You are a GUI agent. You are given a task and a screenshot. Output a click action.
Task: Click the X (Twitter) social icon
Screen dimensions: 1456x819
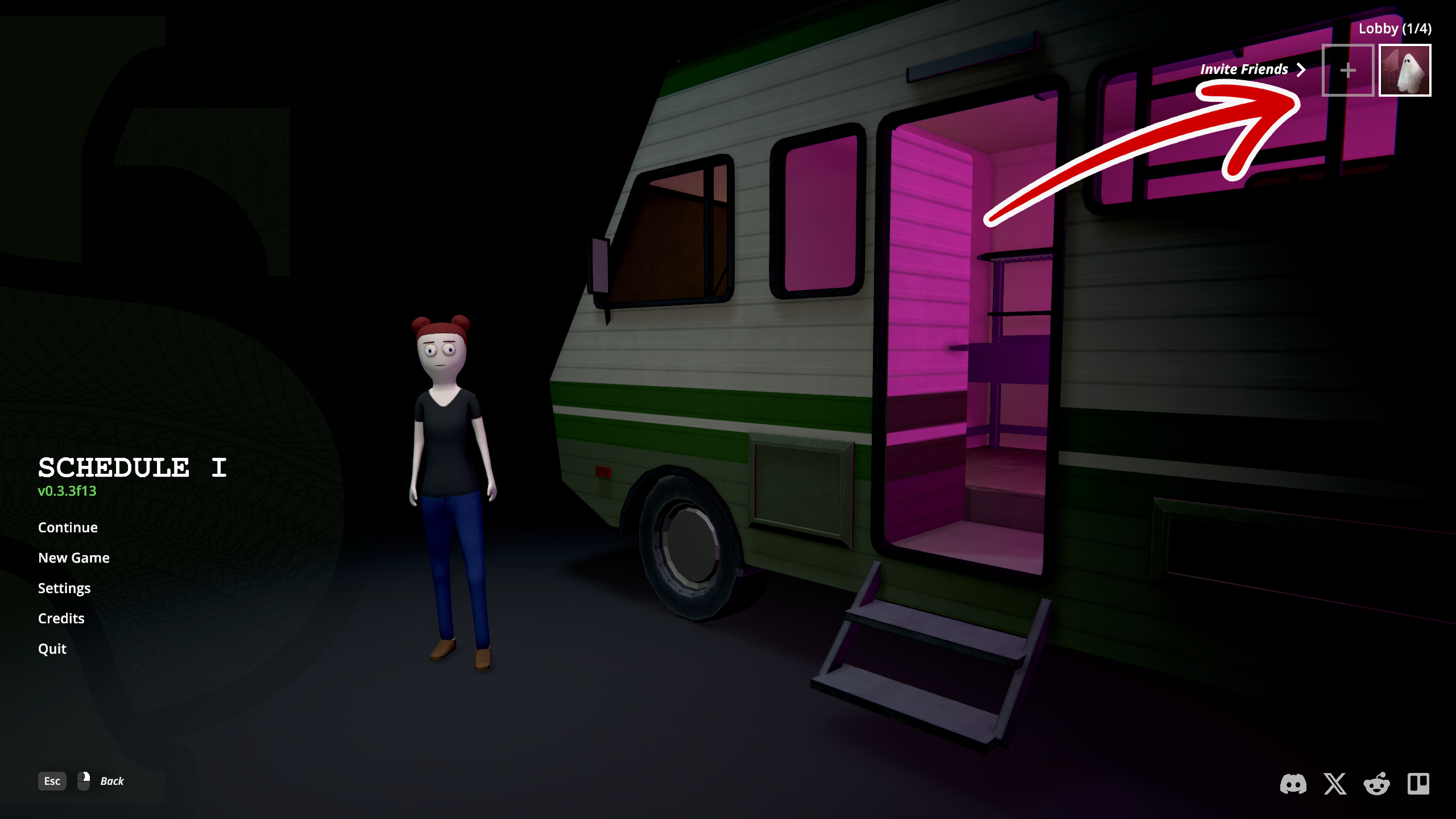(1335, 783)
